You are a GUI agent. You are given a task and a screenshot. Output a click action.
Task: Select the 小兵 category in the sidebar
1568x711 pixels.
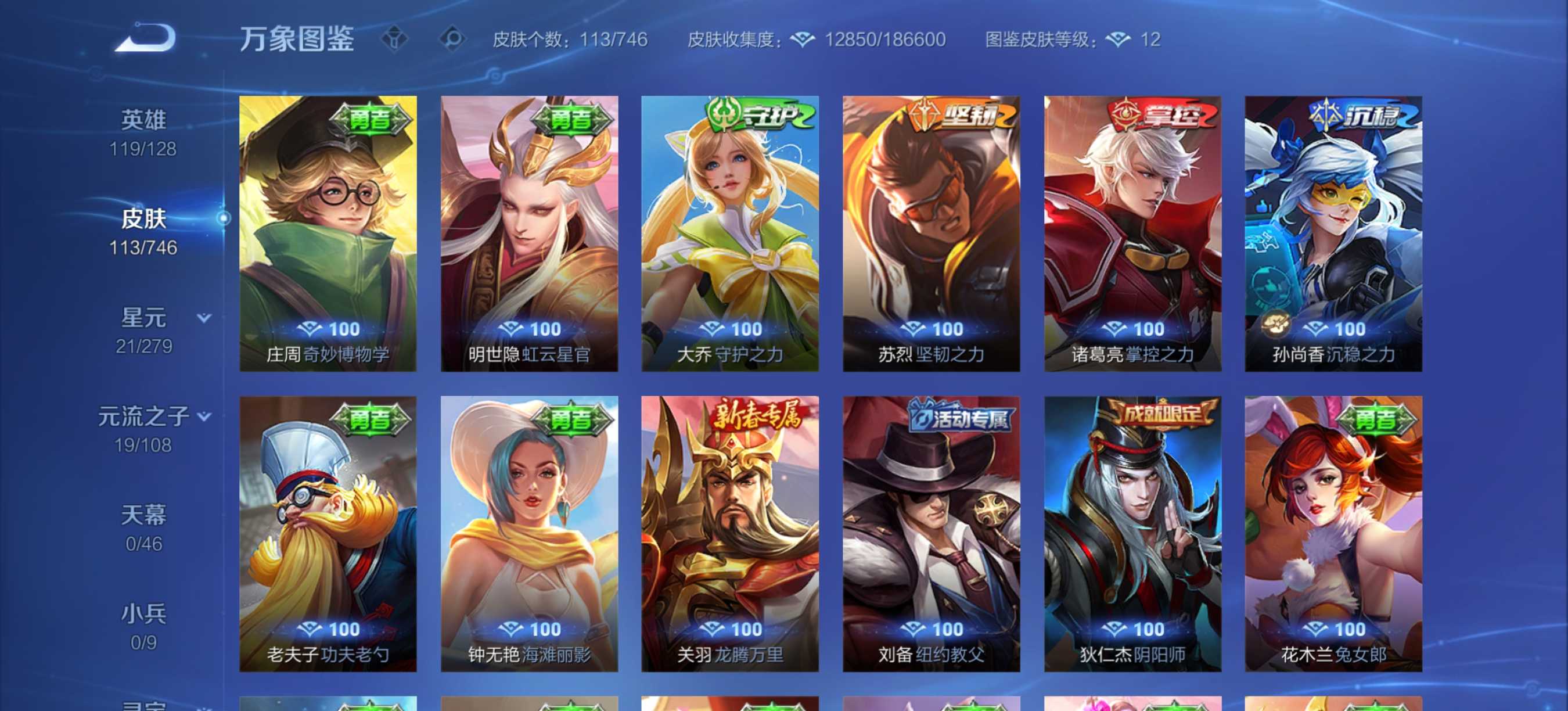pos(143,615)
